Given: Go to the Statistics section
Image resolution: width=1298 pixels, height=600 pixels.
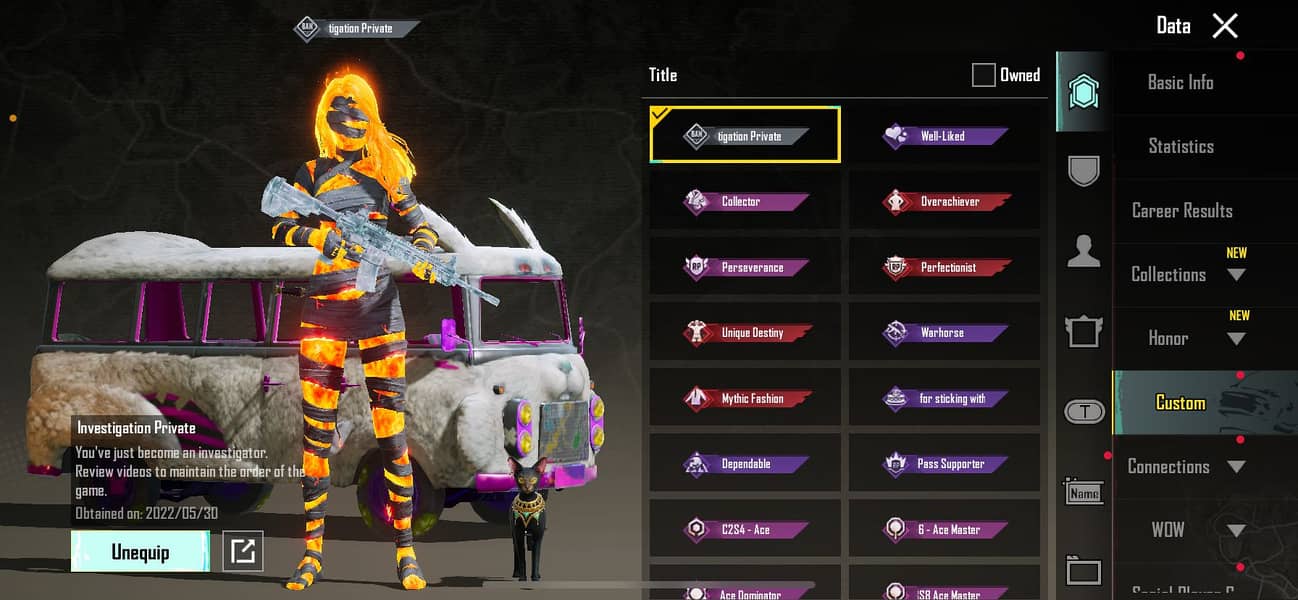Looking at the screenshot, I should click(x=1180, y=146).
